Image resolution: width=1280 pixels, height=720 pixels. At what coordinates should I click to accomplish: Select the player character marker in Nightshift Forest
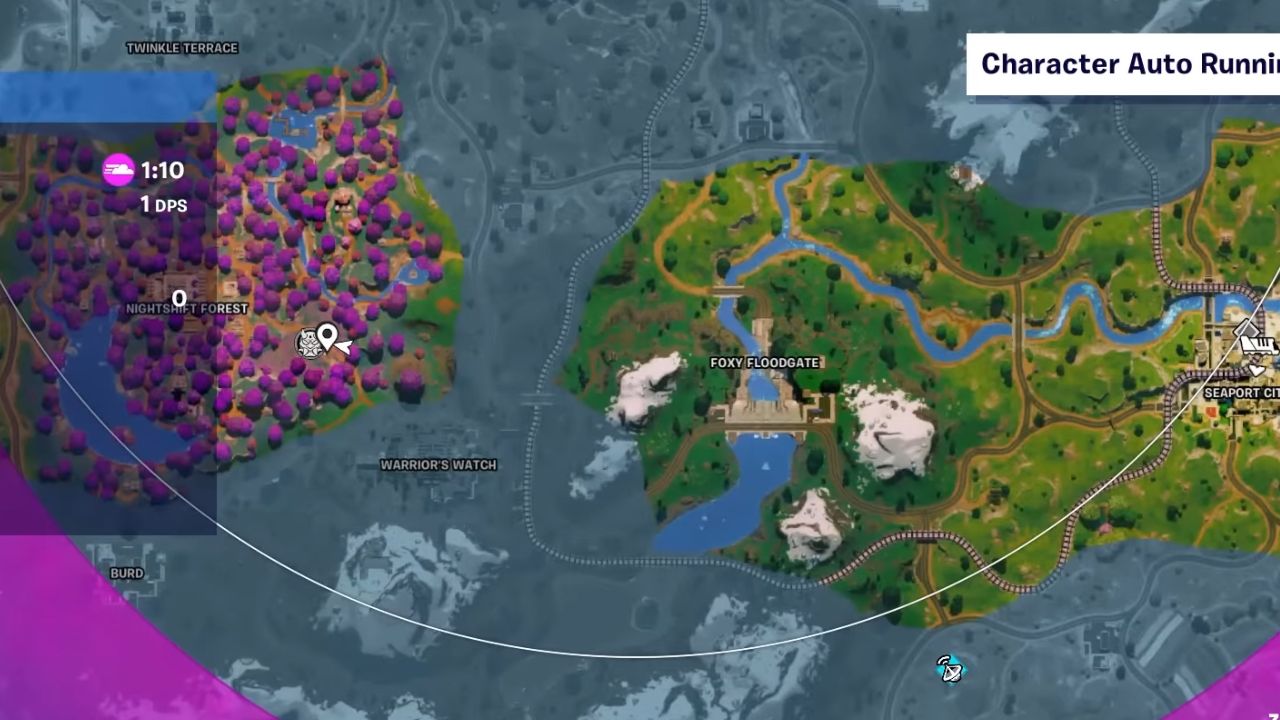[309, 343]
